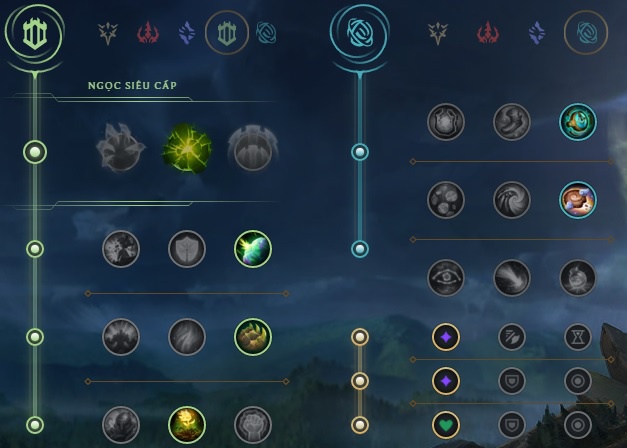Choose the glowing Revitalize rune
The image size is (627, 448).
point(187,424)
